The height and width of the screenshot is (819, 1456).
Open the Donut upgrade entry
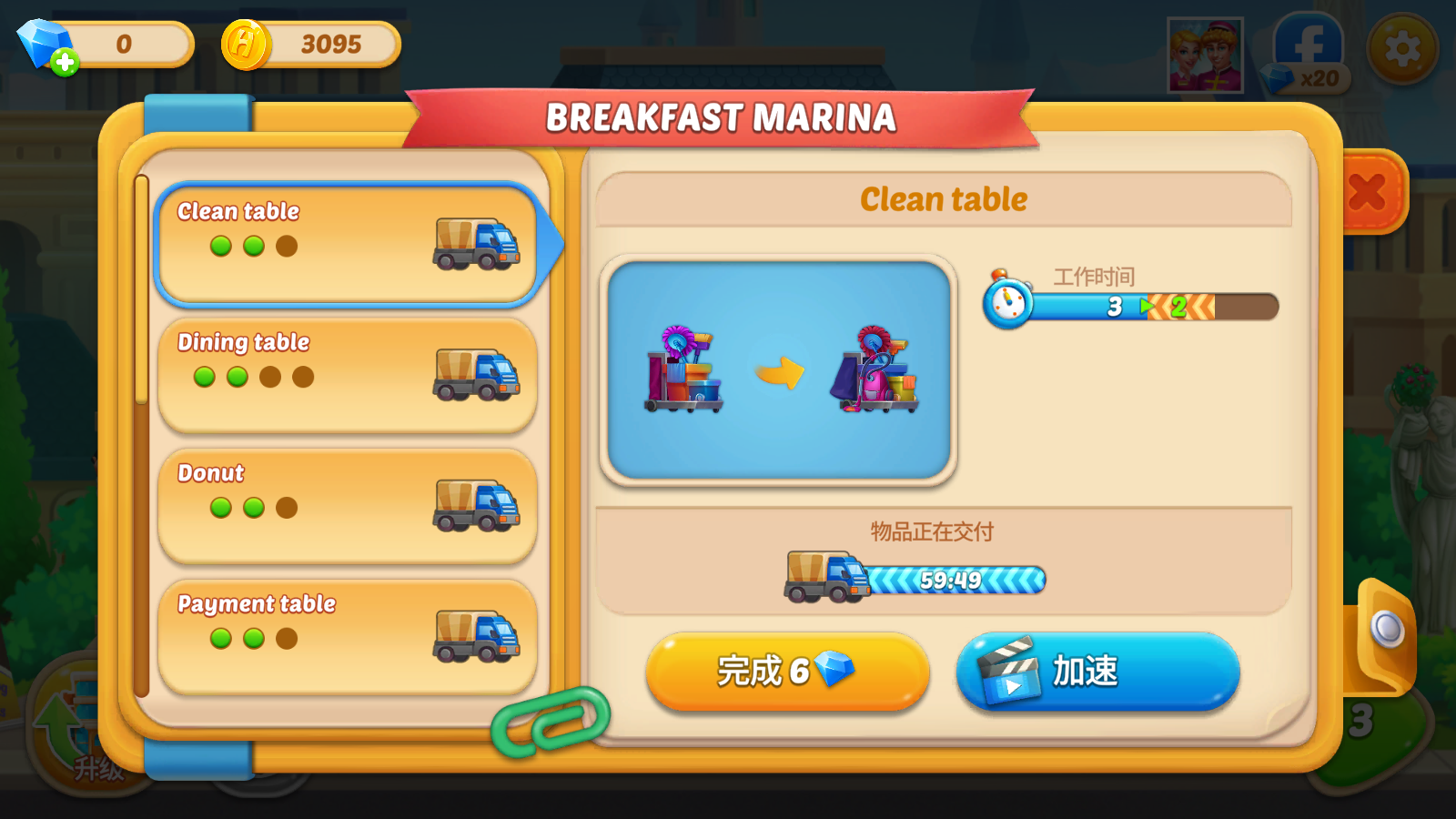(x=347, y=506)
